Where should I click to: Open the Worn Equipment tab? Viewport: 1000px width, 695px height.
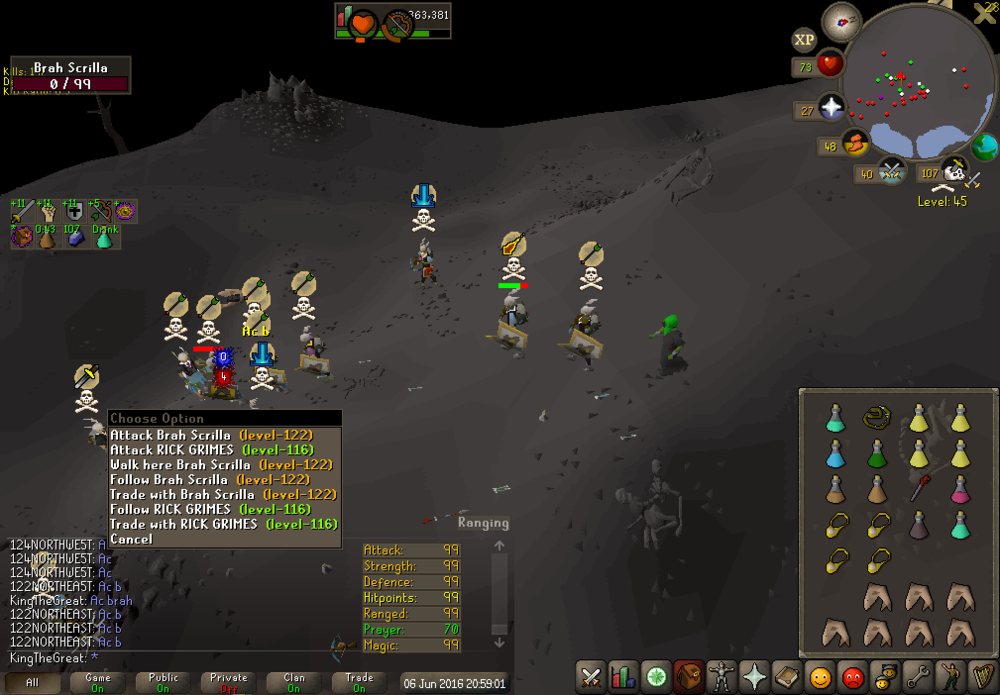tap(721, 677)
